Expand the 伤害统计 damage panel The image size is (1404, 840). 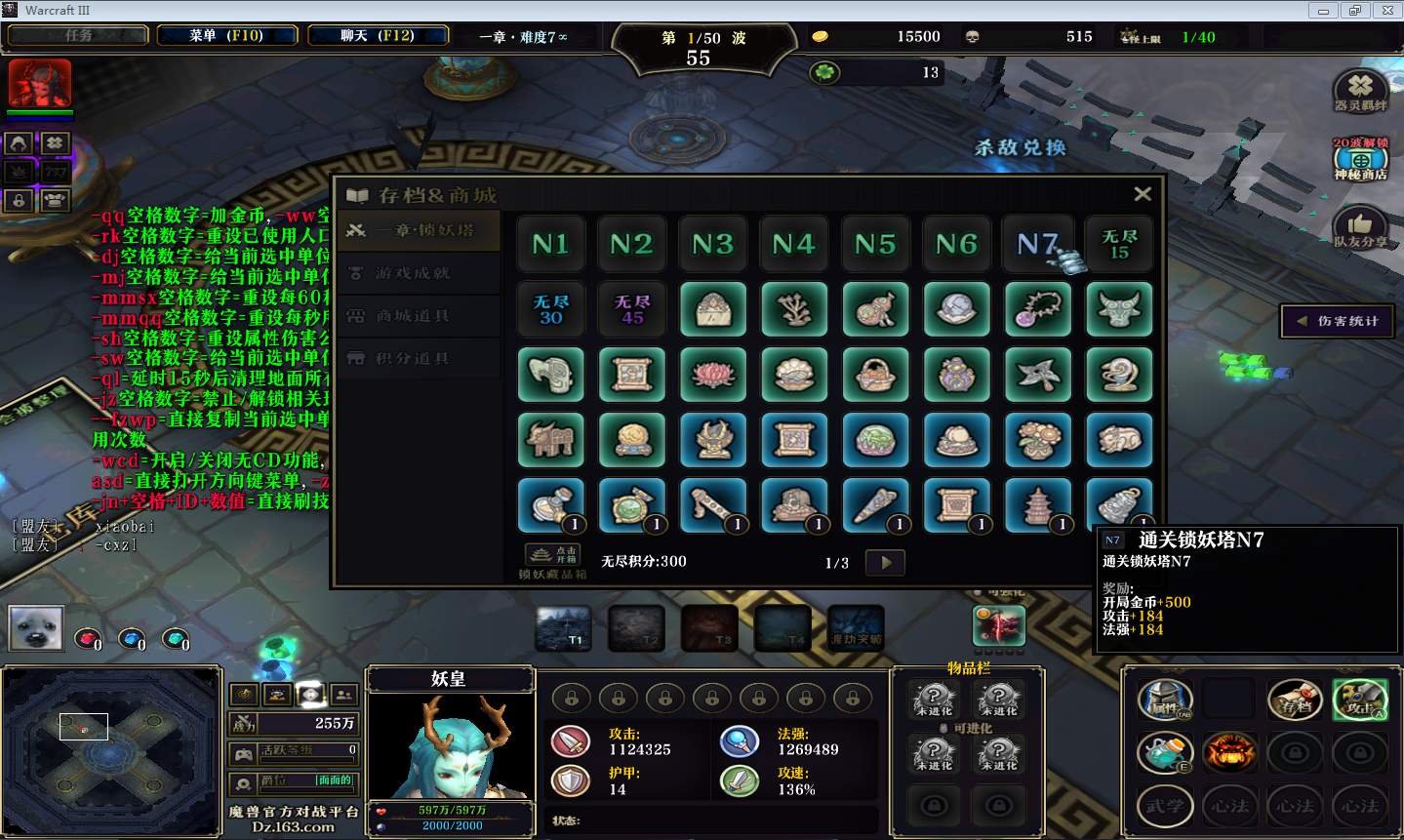[1338, 321]
